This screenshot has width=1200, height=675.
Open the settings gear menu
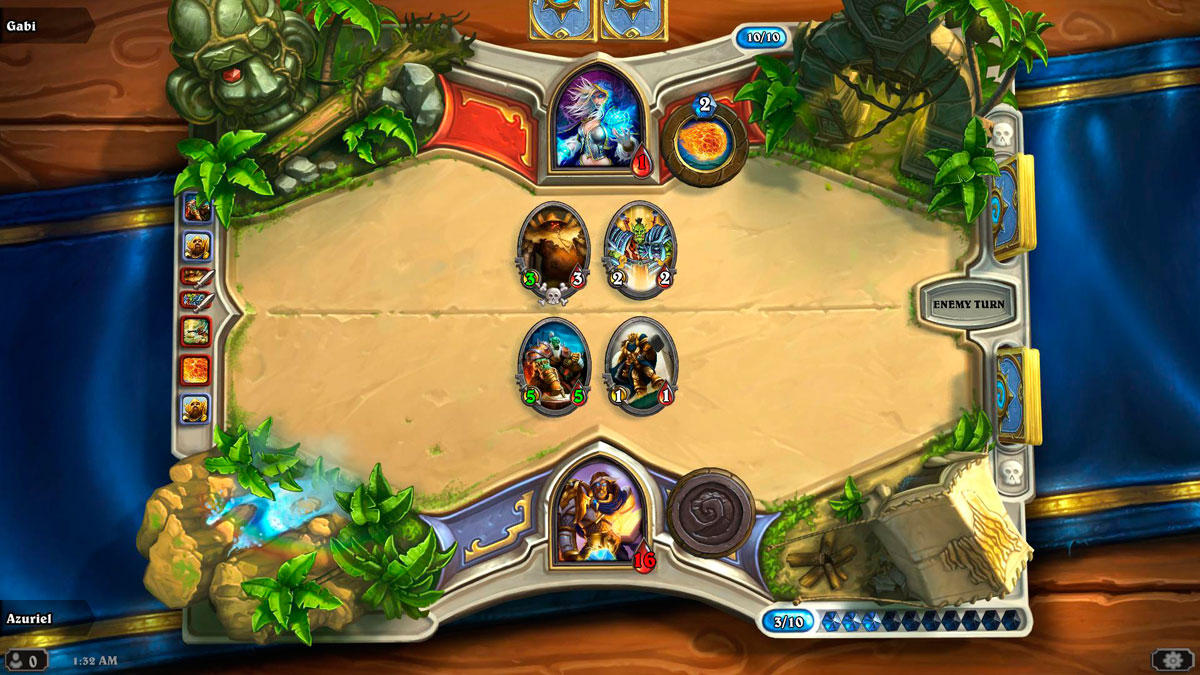[1171, 659]
